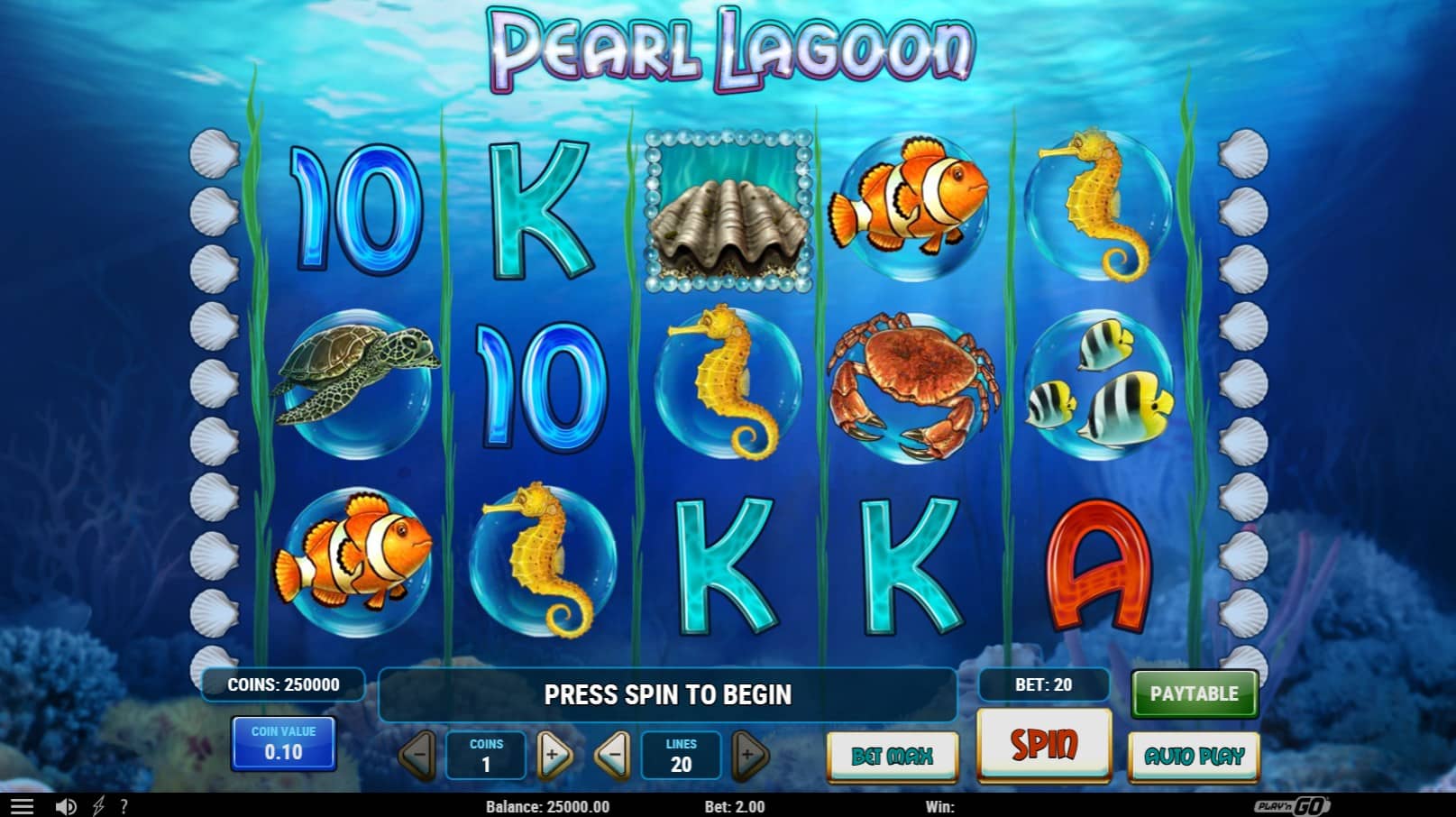Open the hamburger menu in the bottom bar
The image size is (1456, 817).
point(22,806)
